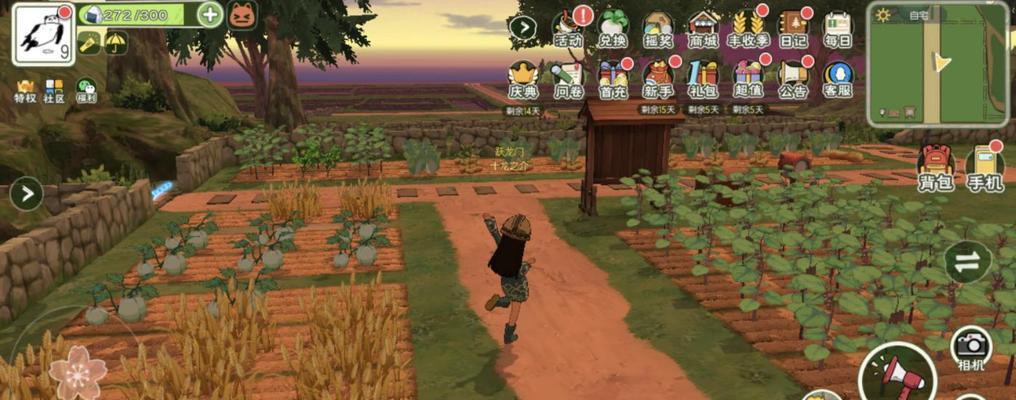Open the 新手 newcomer rewards
Viewport: 1016px width, 400px height.
(x=657, y=79)
